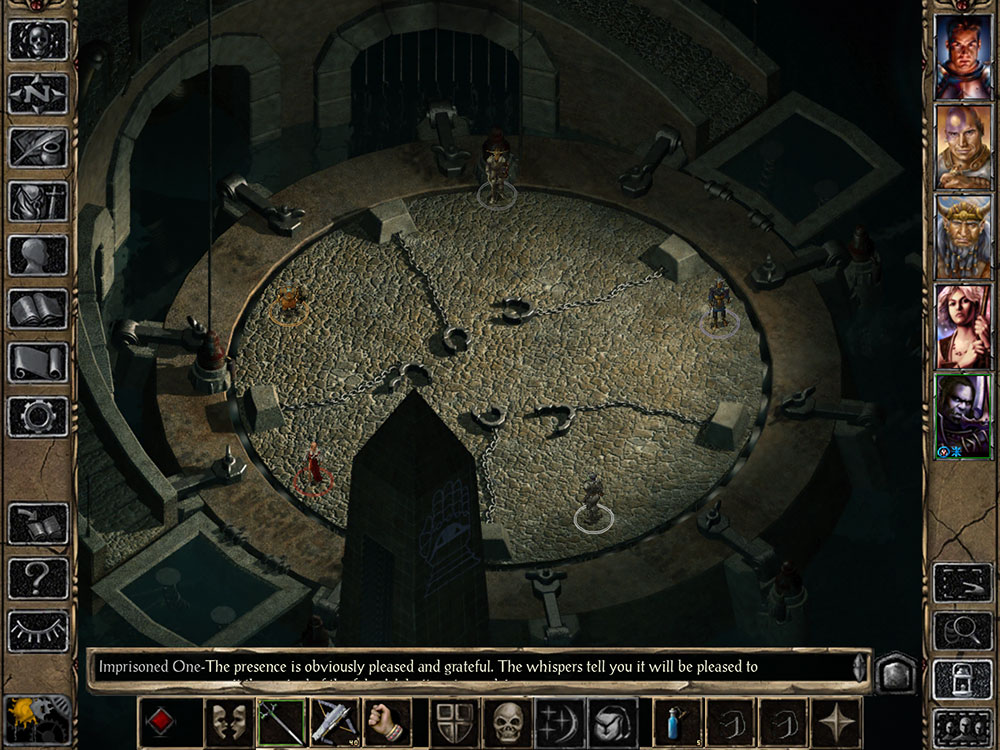Toggle the magnifying glass zoom button
1000x750 pixels.
pos(962,632)
